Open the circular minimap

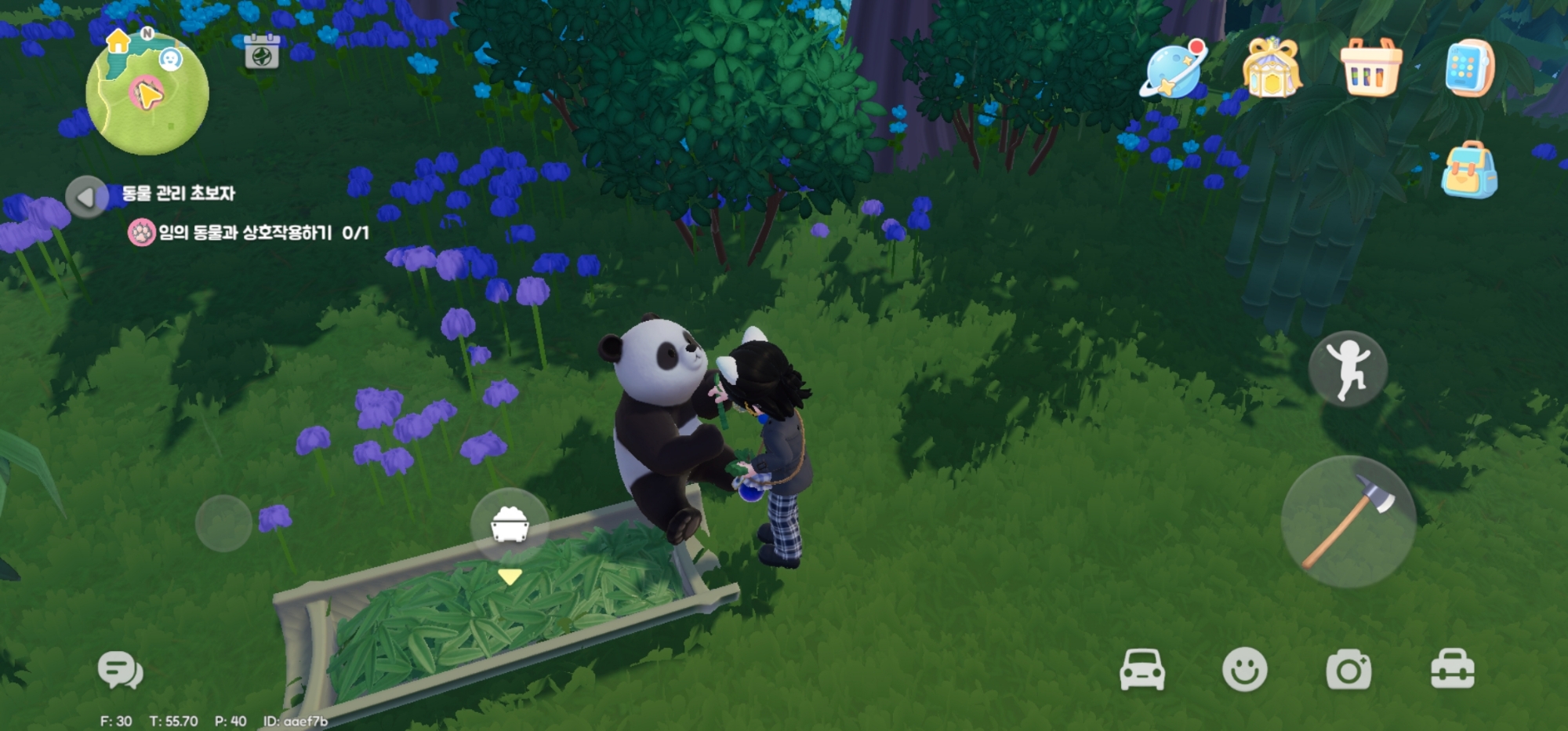tap(147, 94)
